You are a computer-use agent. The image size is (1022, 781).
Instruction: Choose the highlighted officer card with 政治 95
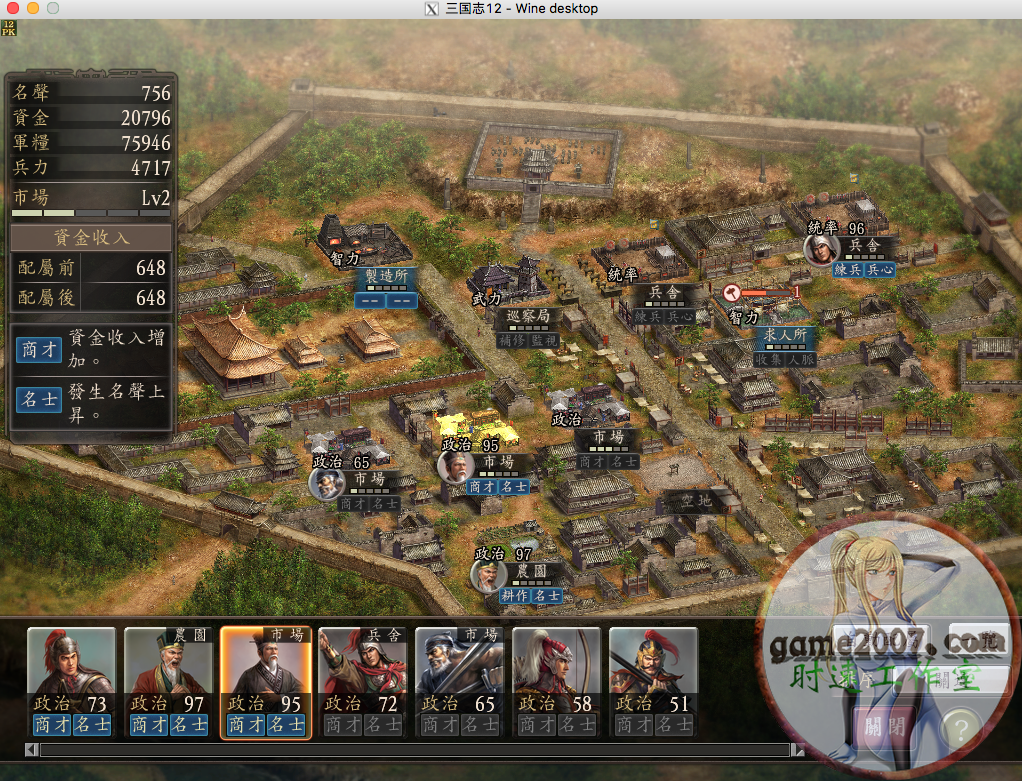[265, 682]
